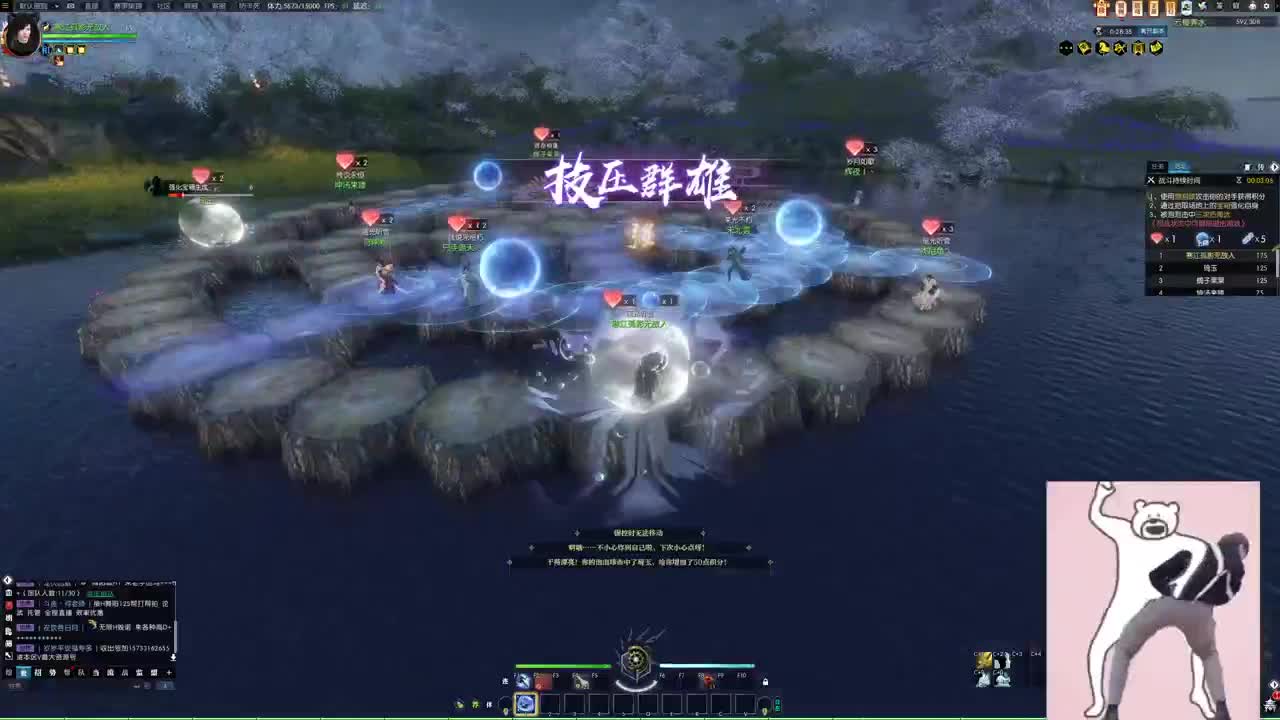The width and height of the screenshot is (1280, 720).
Task: Activate the blue skill in hotbar slot 1
Action: point(527,703)
